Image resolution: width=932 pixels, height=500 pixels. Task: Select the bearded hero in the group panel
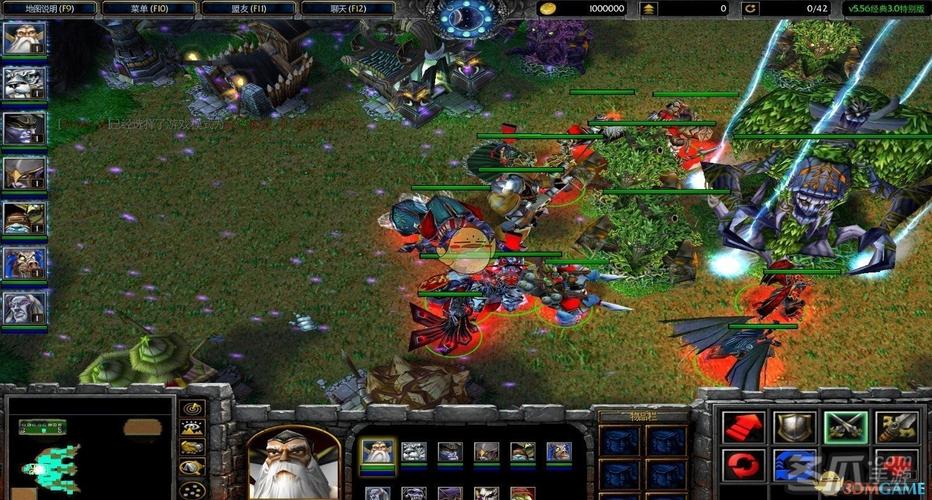coord(377,452)
